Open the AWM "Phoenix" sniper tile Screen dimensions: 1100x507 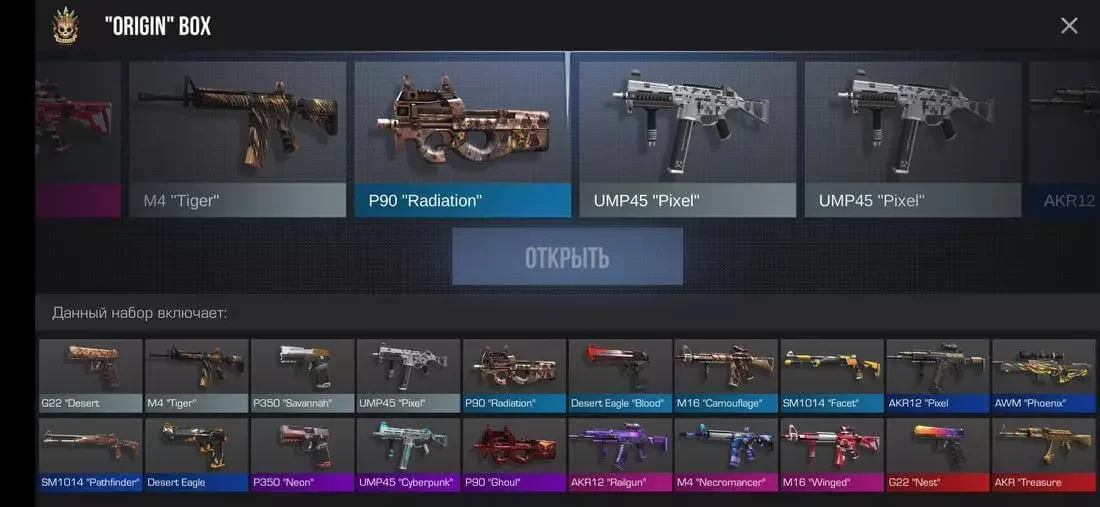[1043, 375]
